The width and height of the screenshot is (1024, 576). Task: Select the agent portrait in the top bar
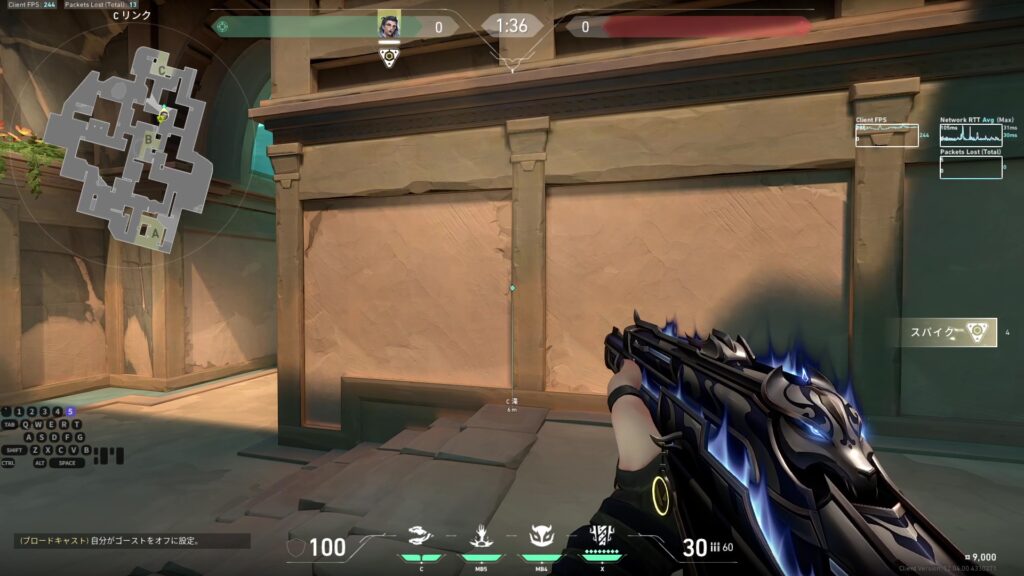point(389,26)
